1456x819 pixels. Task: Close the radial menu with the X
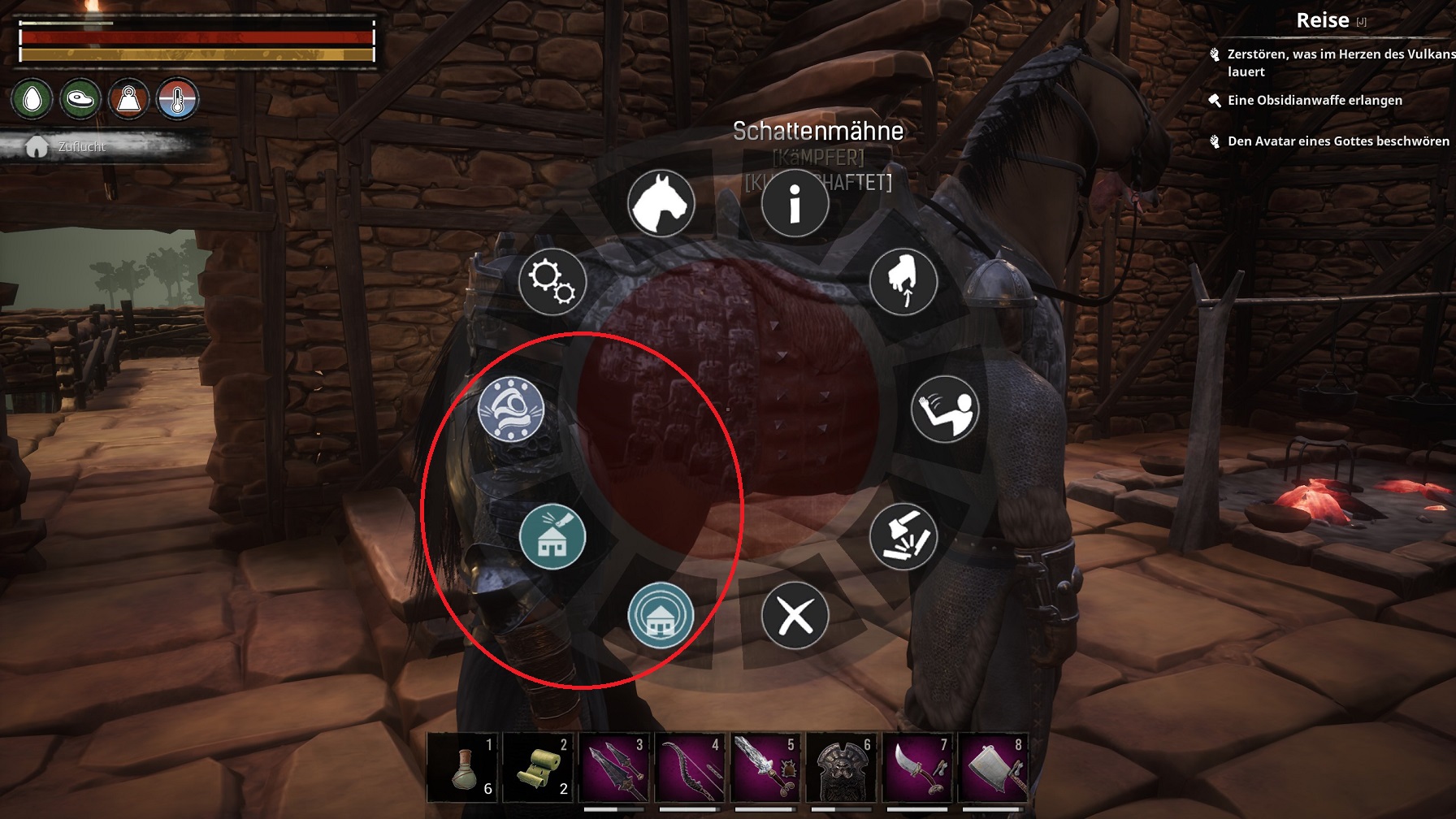795,616
